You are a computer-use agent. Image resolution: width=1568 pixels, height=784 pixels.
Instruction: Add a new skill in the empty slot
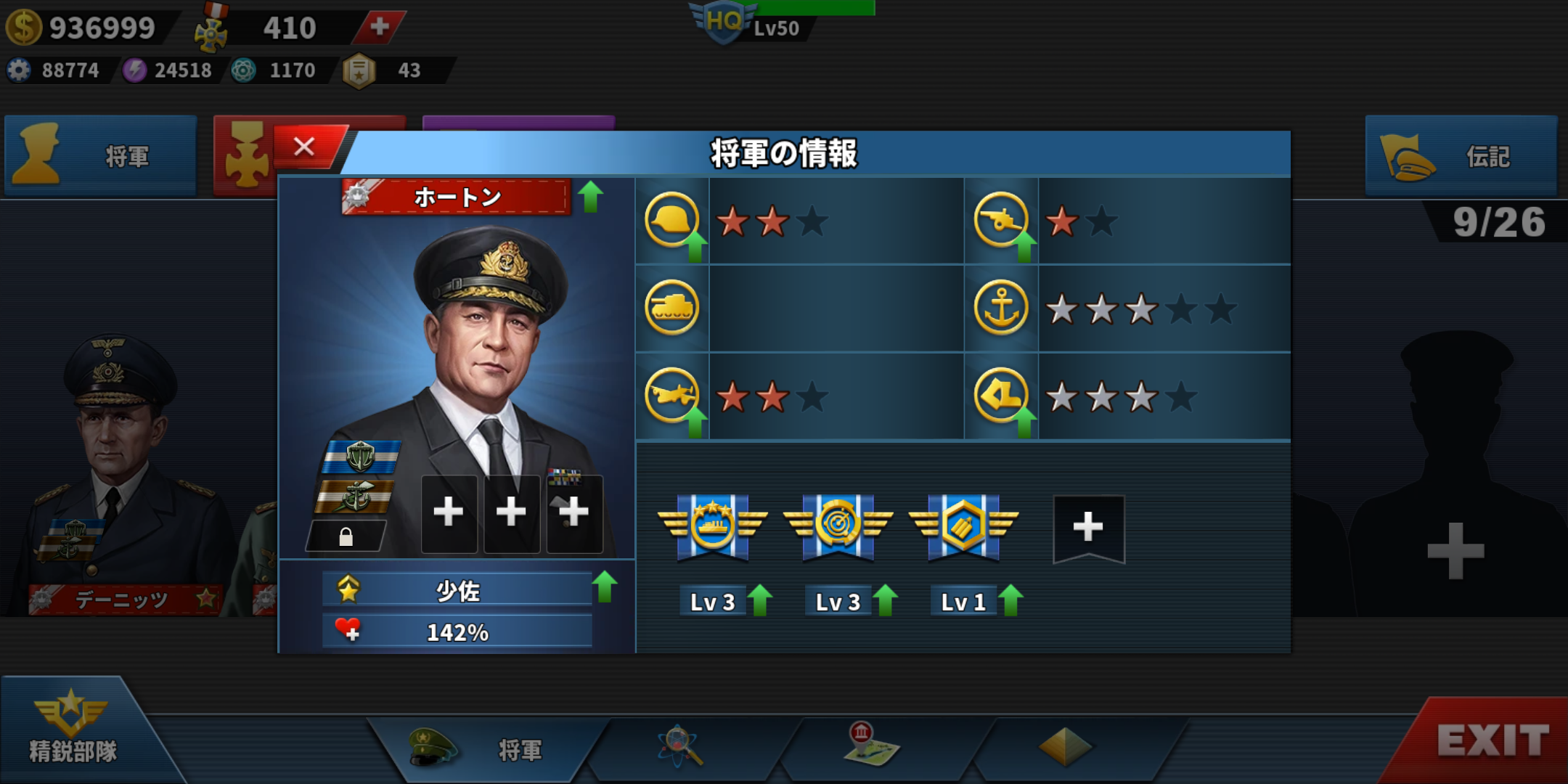pyautogui.click(x=1088, y=528)
